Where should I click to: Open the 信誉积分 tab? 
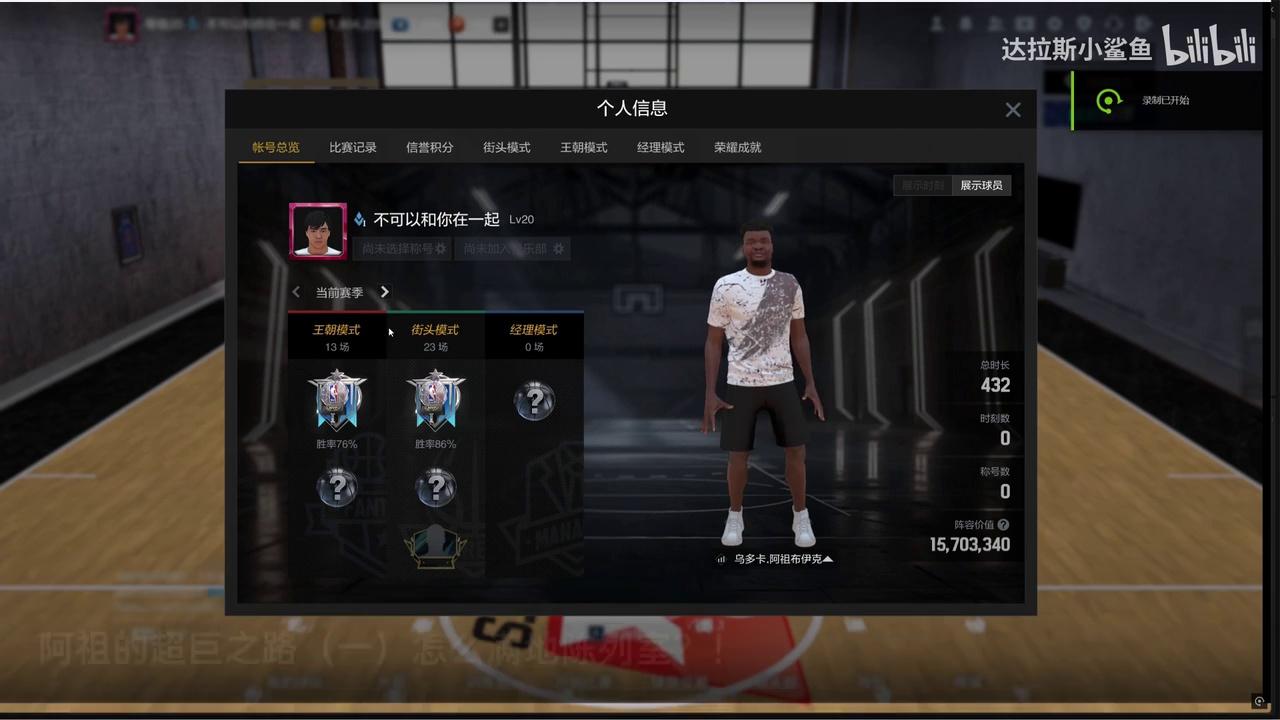[430, 147]
